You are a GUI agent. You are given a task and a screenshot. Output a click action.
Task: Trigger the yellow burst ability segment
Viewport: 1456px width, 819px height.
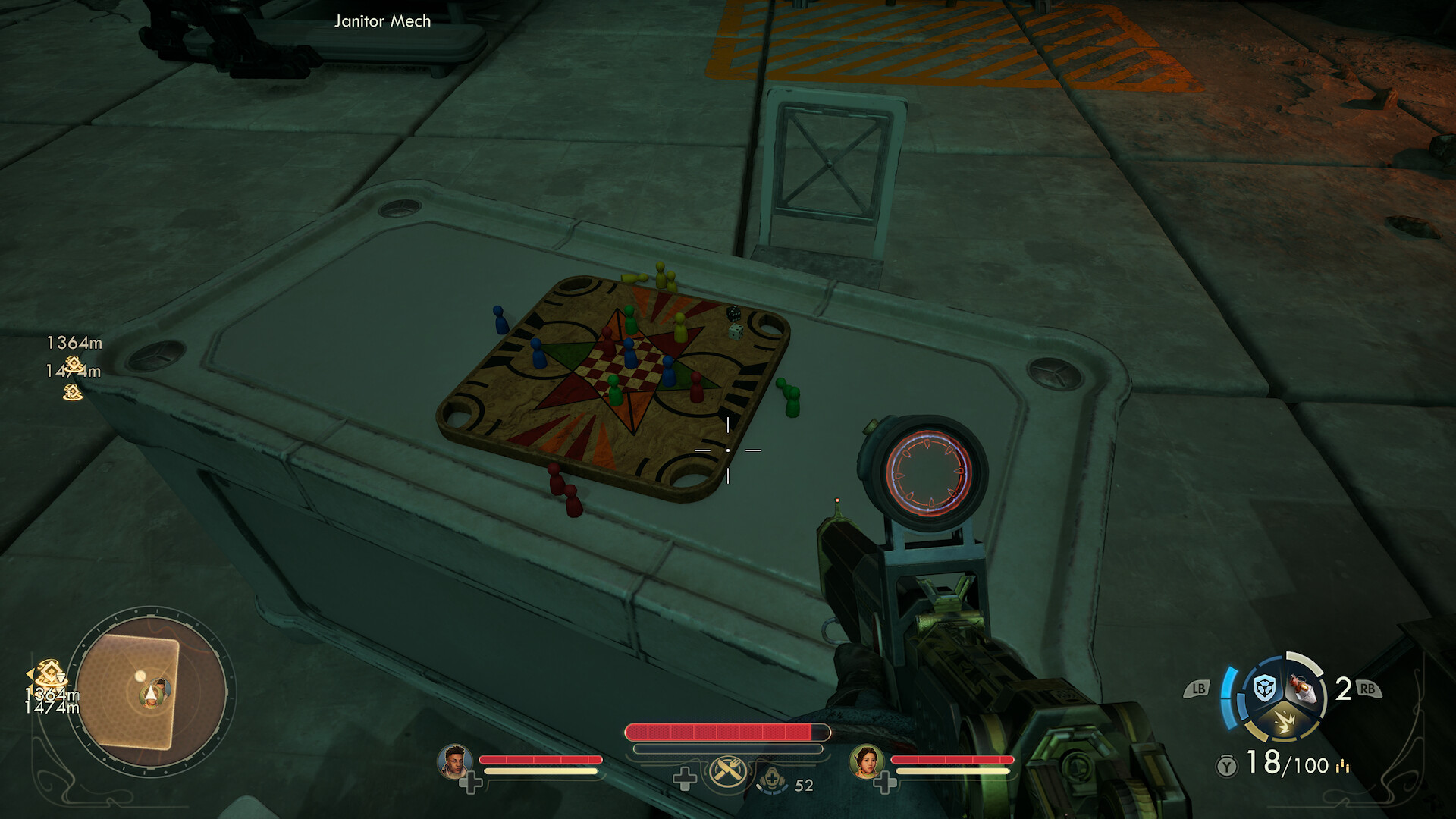click(x=1283, y=721)
